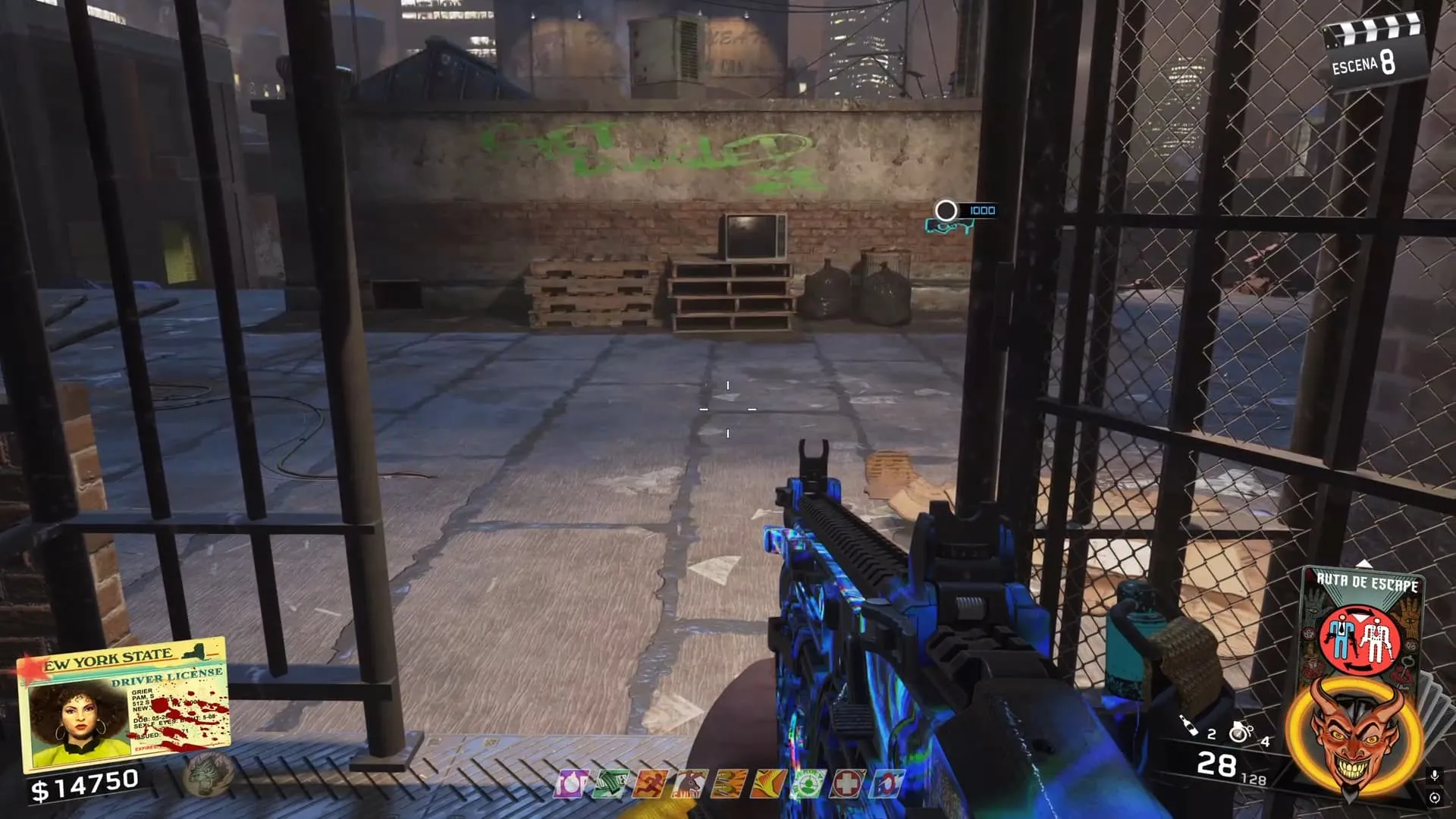The image size is (1456, 819).
Task: Click the purple Bombstoppable perk icon
Action: [570, 784]
